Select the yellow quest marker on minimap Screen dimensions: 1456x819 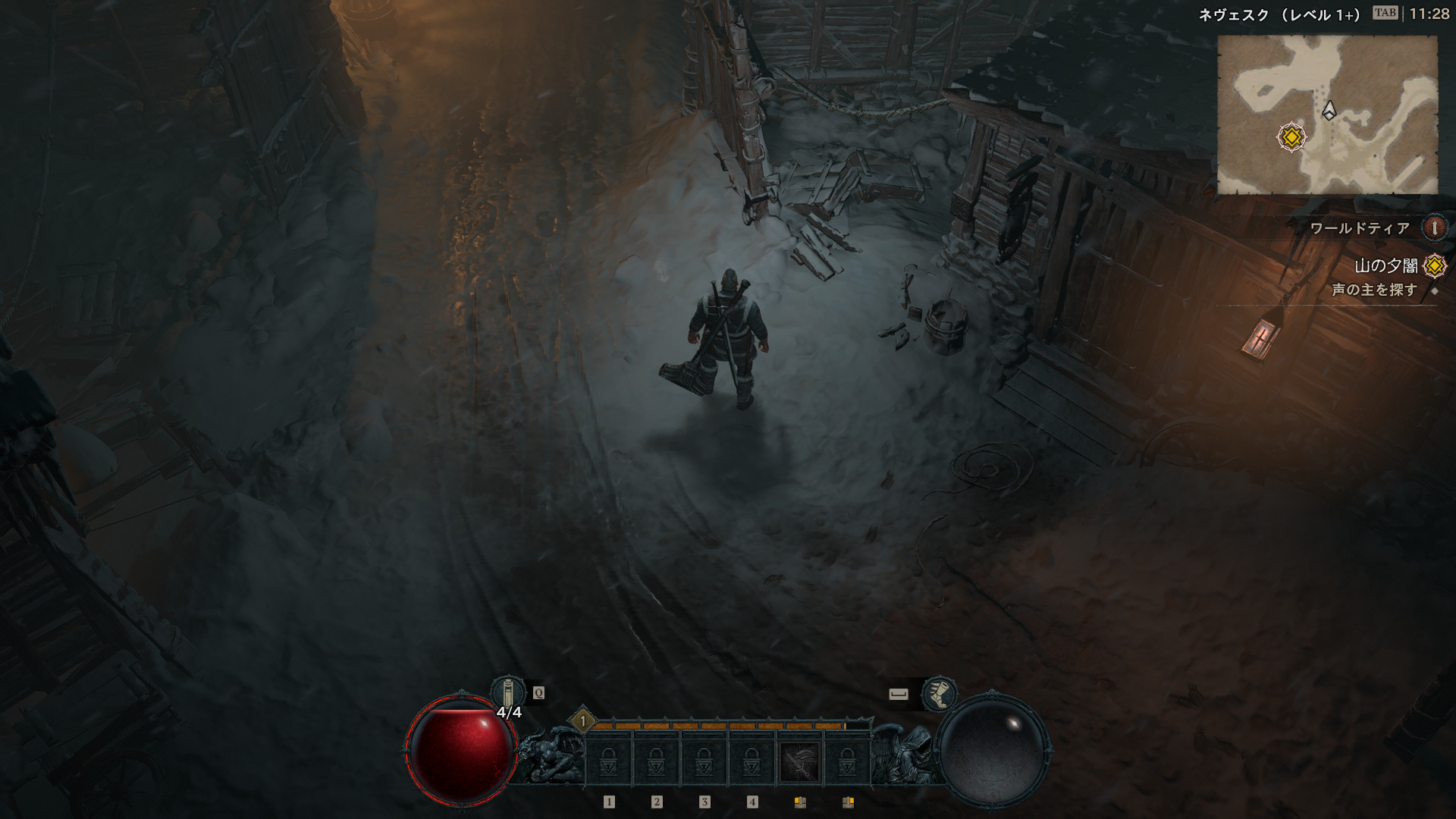[x=1291, y=137]
